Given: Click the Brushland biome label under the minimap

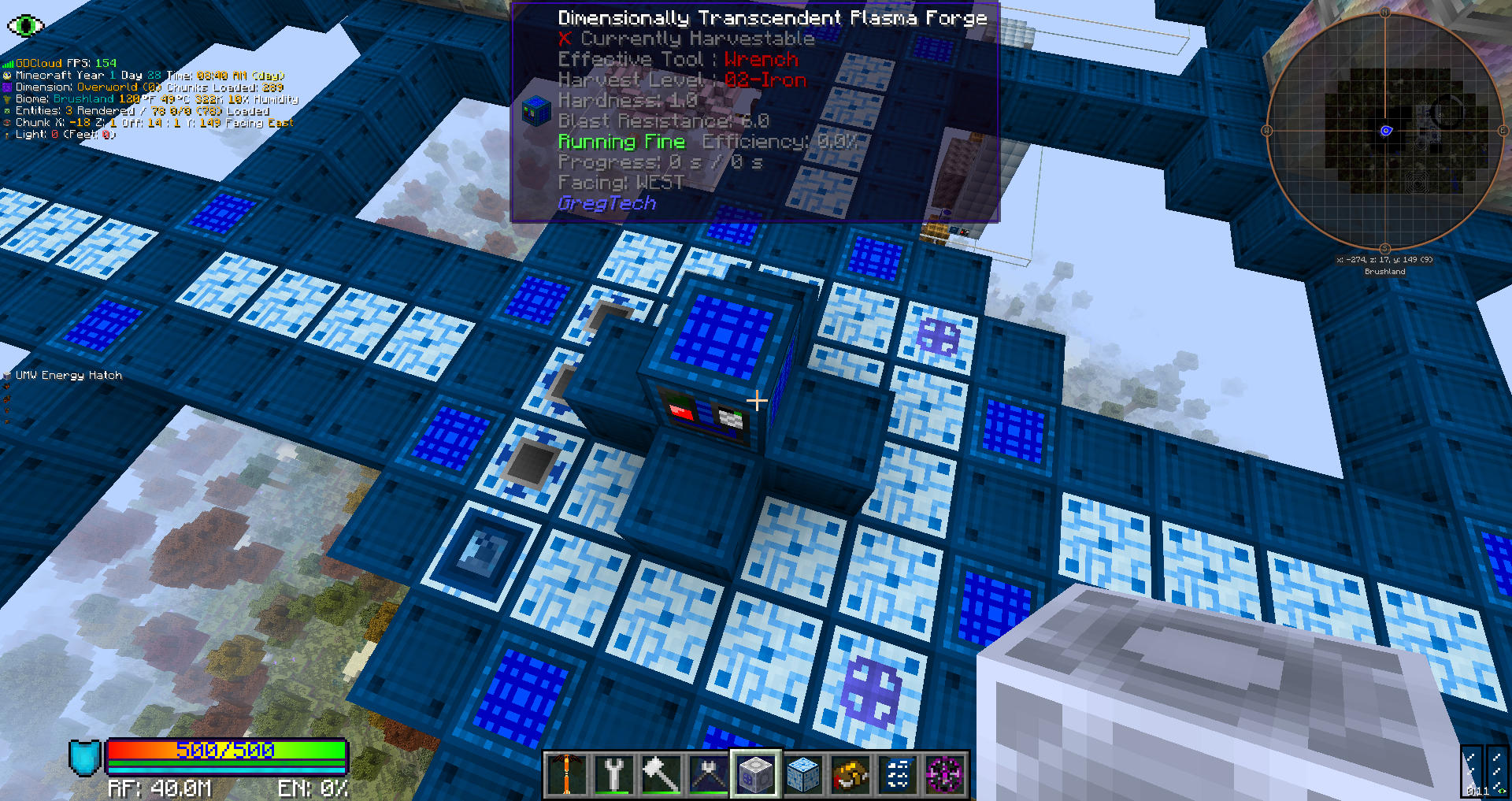Looking at the screenshot, I should point(1384,271).
